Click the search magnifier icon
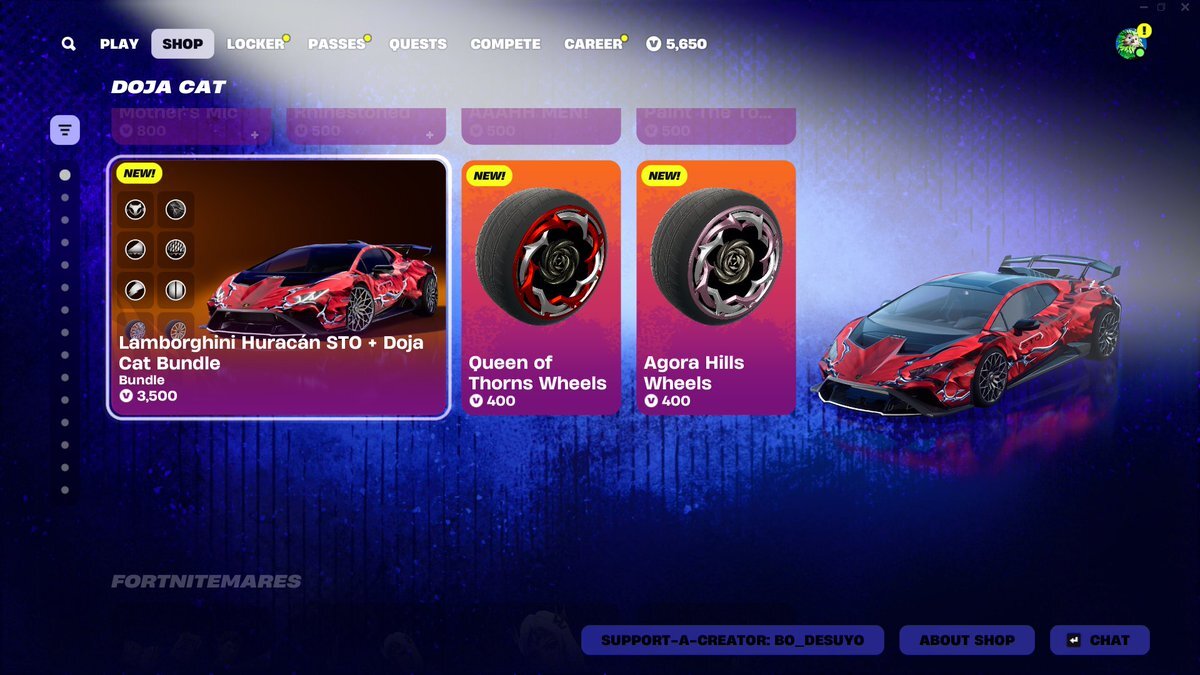This screenshot has height=675, width=1200. tap(68, 44)
